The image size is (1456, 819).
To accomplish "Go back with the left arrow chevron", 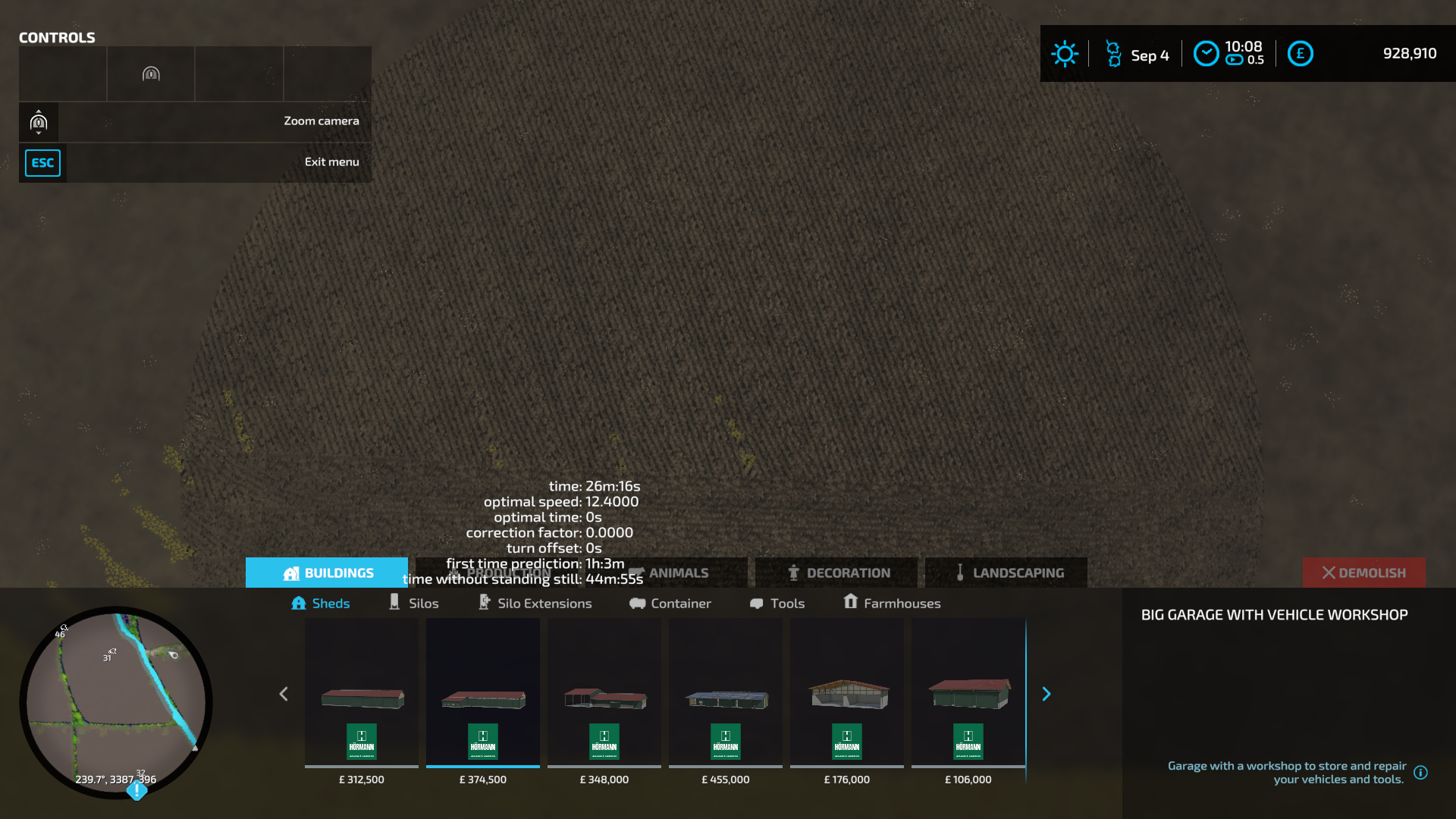I will pos(284,694).
